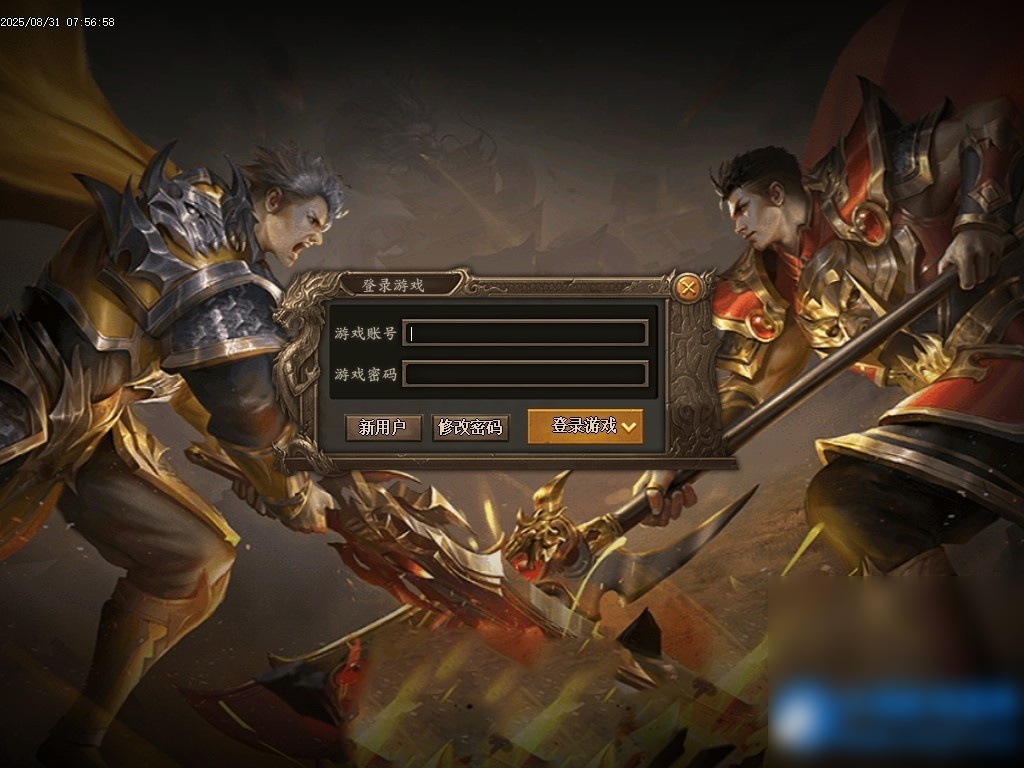Image resolution: width=1024 pixels, height=768 pixels.
Task: Open the 新用户 new user registration
Action: pos(383,427)
